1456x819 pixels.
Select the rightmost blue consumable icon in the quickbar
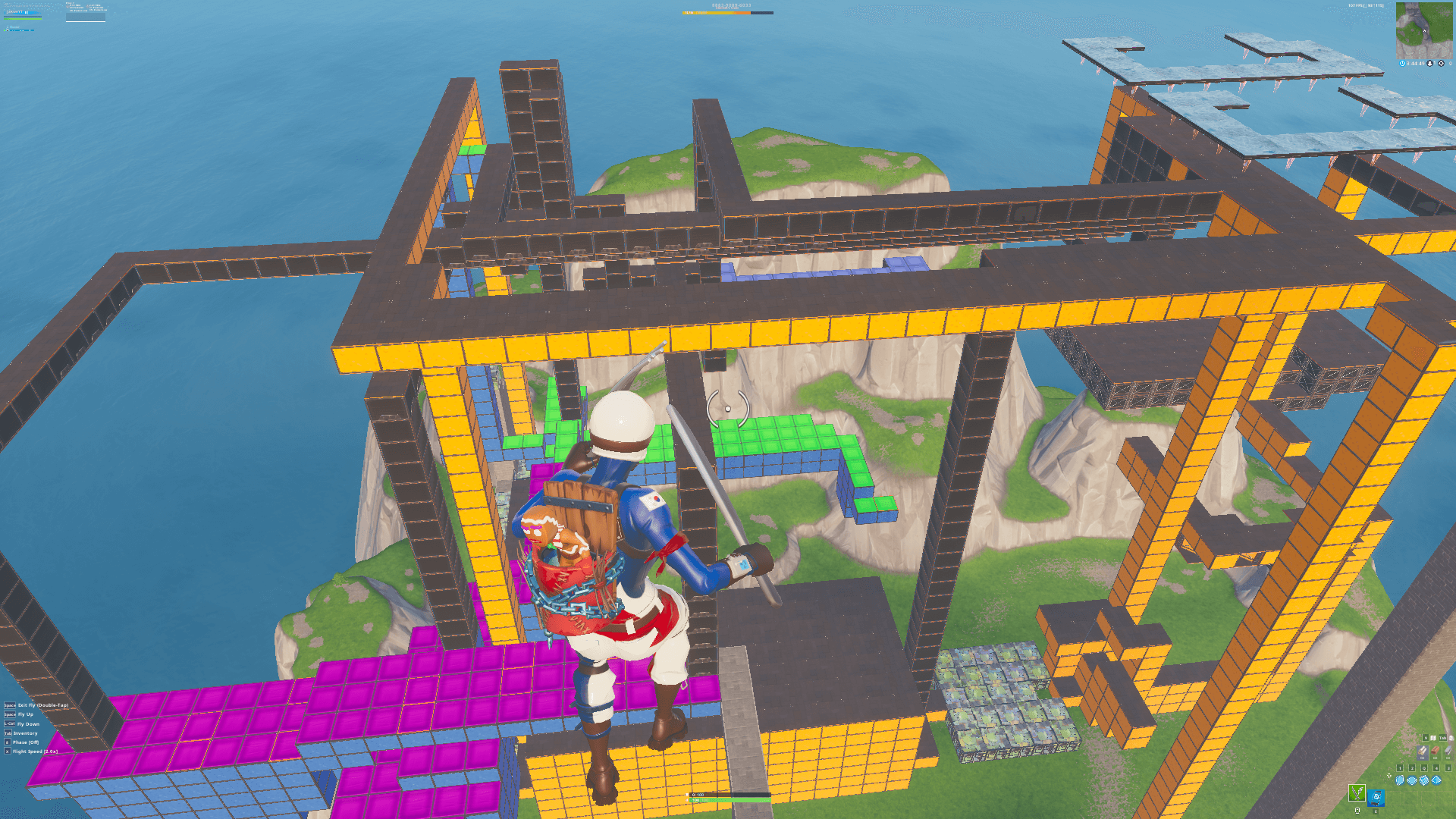coord(1436,780)
